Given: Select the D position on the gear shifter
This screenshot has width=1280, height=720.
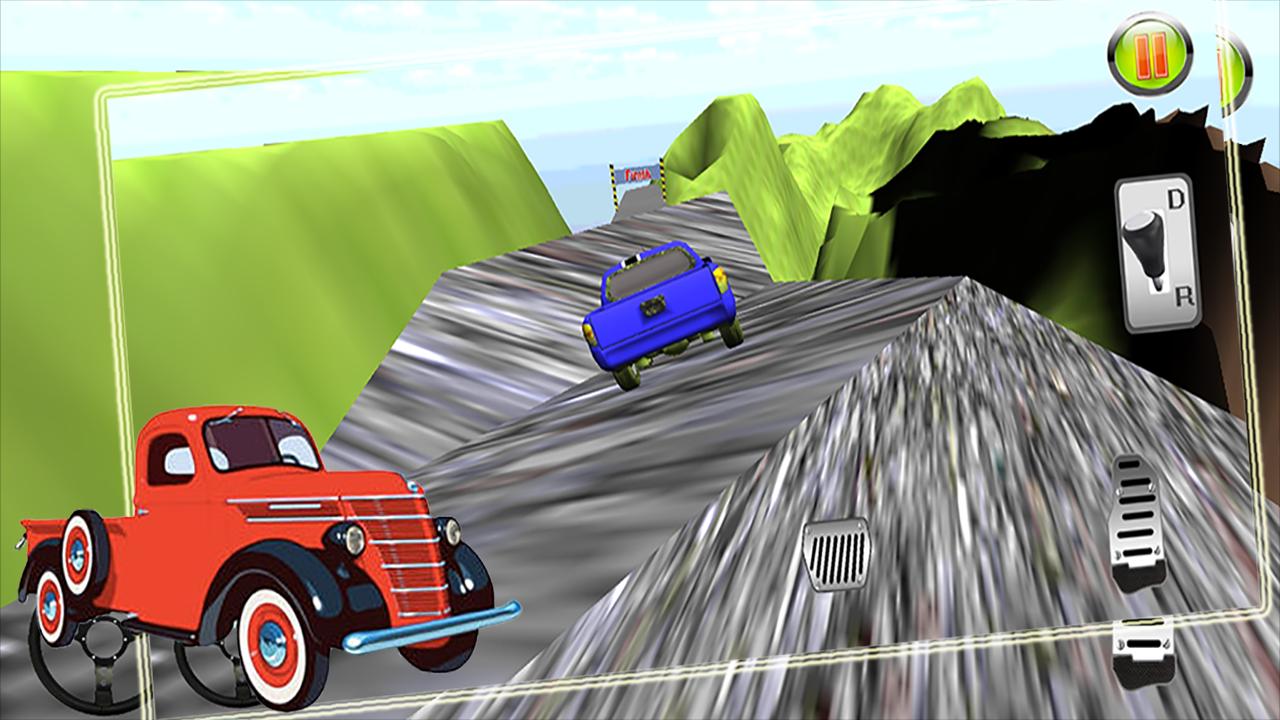Looking at the screenshot, I should tap(1175, 196).
